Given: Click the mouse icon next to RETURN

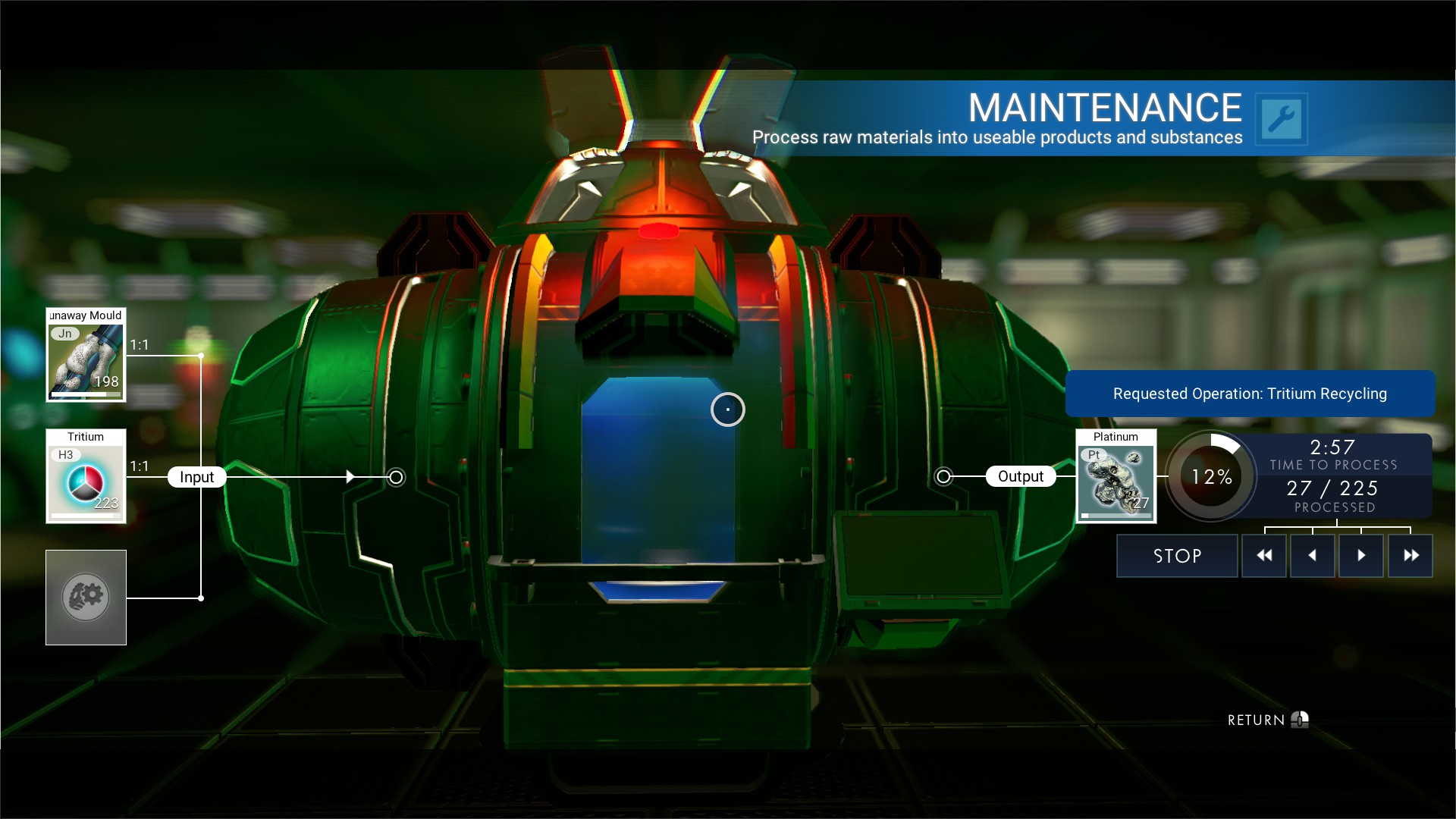Looking at the screenshot, I should [x=1299, y=719].
